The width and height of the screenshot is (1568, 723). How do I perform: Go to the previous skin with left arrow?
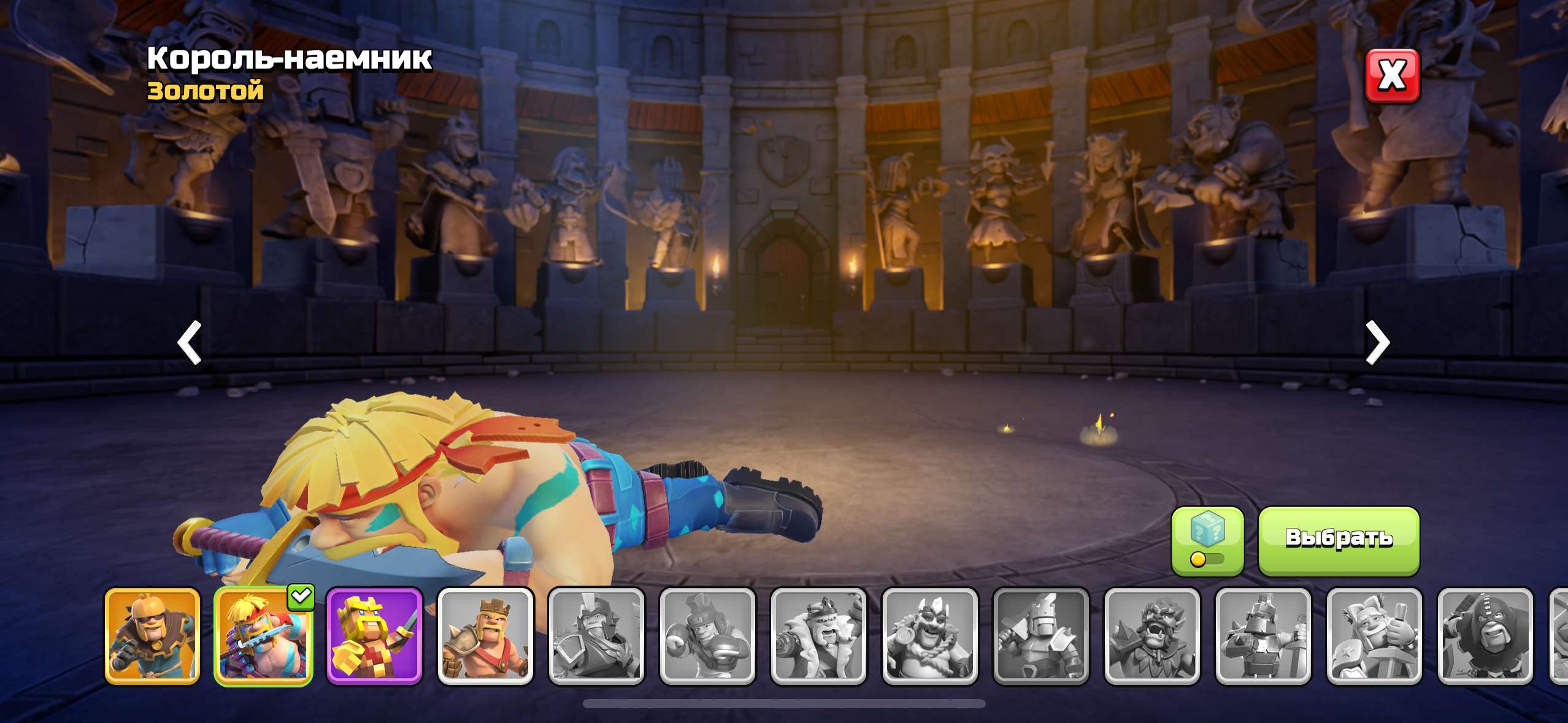coord(190,342)
